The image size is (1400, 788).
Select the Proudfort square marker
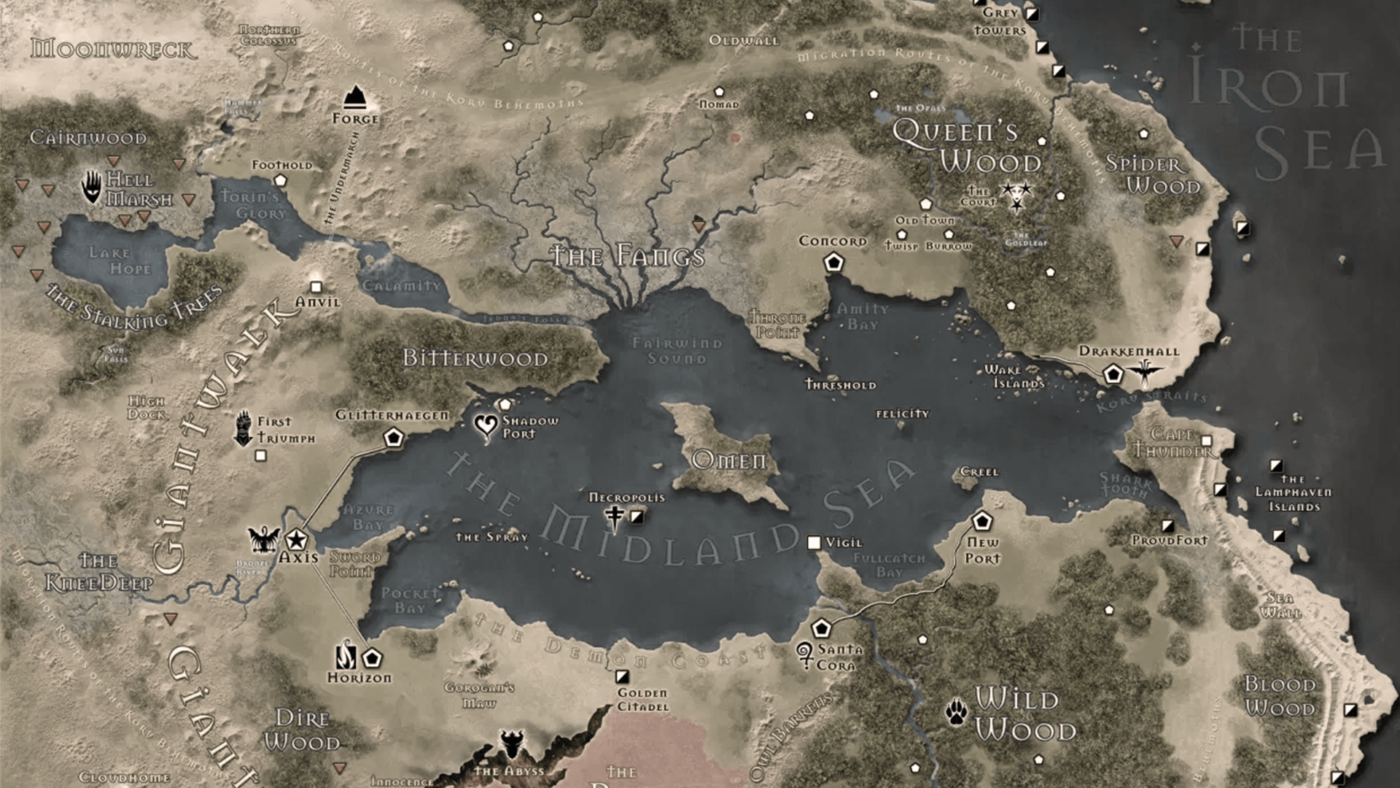point(1167,526)
